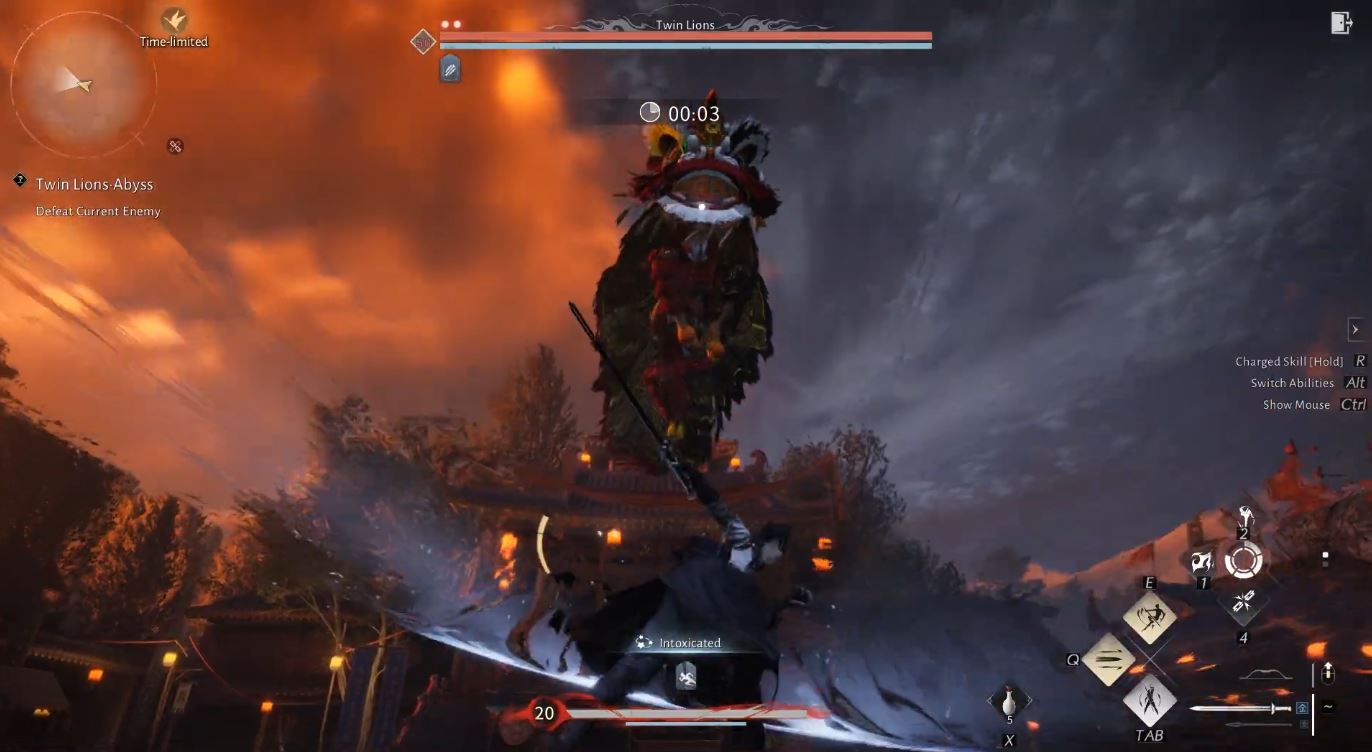The width and height of the screenshot is (1372, 752).
Task: Expand the side panel arrow
Action: (1355, 329)
